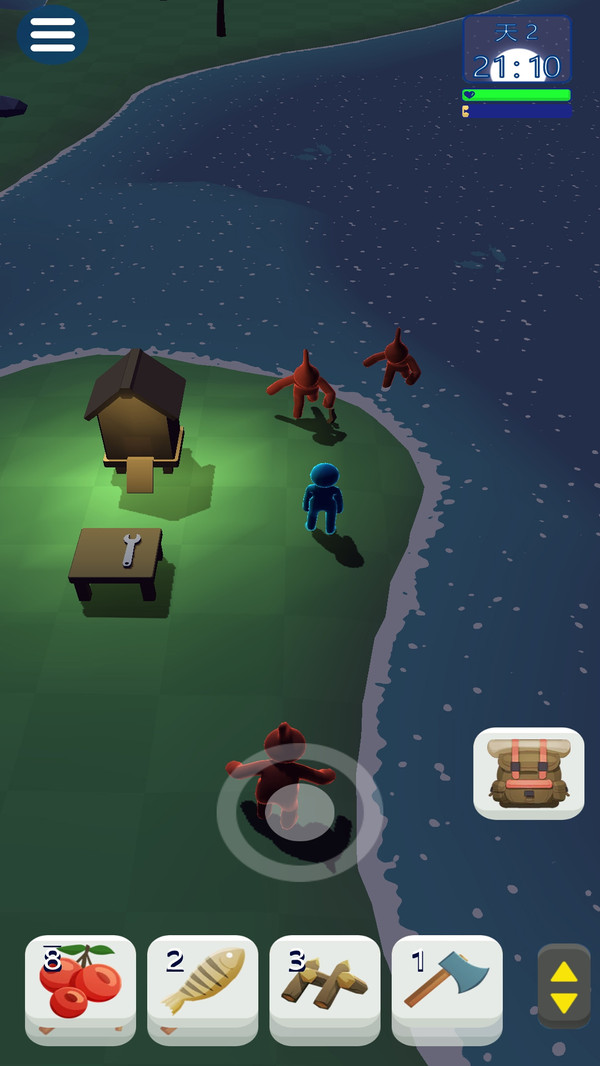Equip the axe from the hotbar

click(x=446, y=984)
